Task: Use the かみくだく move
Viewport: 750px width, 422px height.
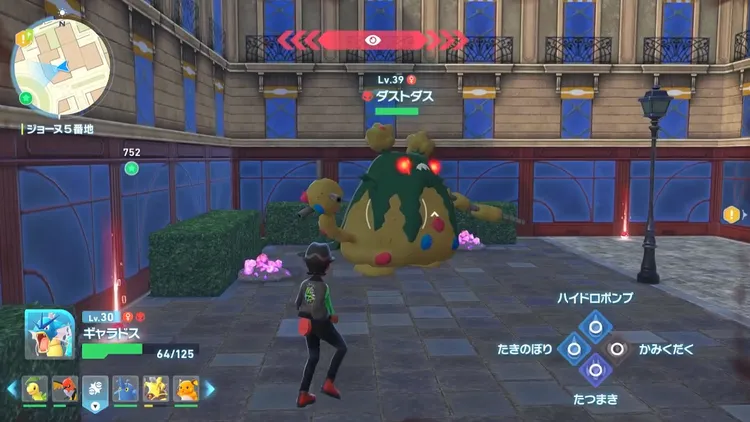Action: [618, 348]
